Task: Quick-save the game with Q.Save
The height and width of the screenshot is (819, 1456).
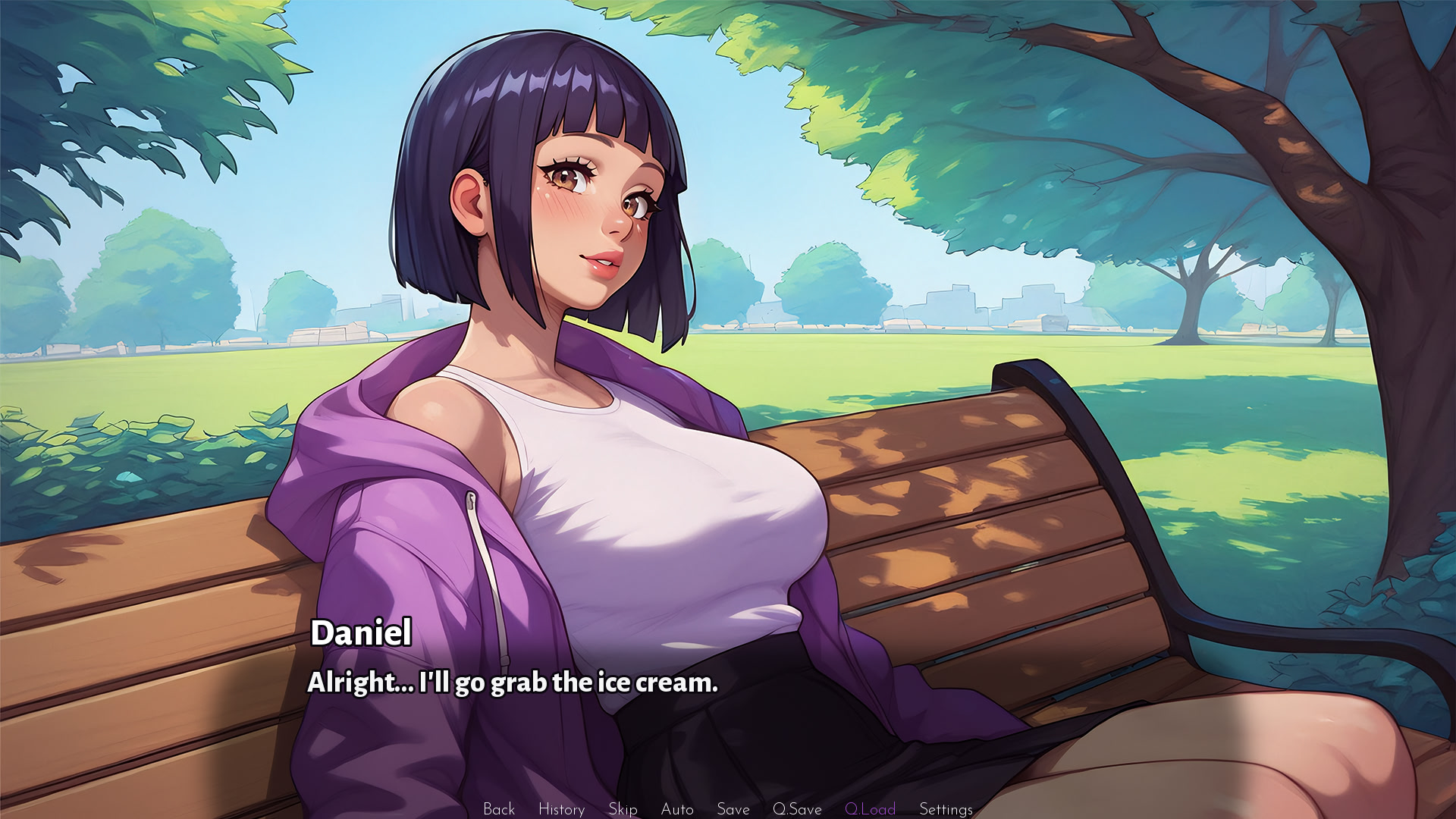Action: (x=795, y=808)
